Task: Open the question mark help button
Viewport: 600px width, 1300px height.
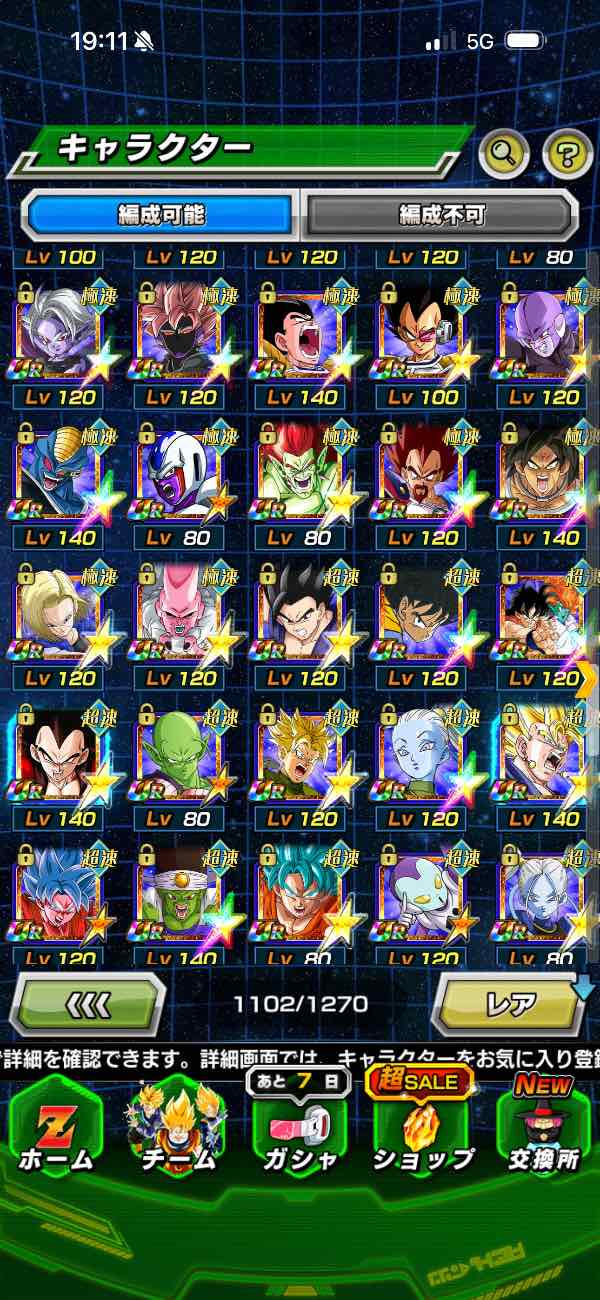Action: tap(567, 154)
